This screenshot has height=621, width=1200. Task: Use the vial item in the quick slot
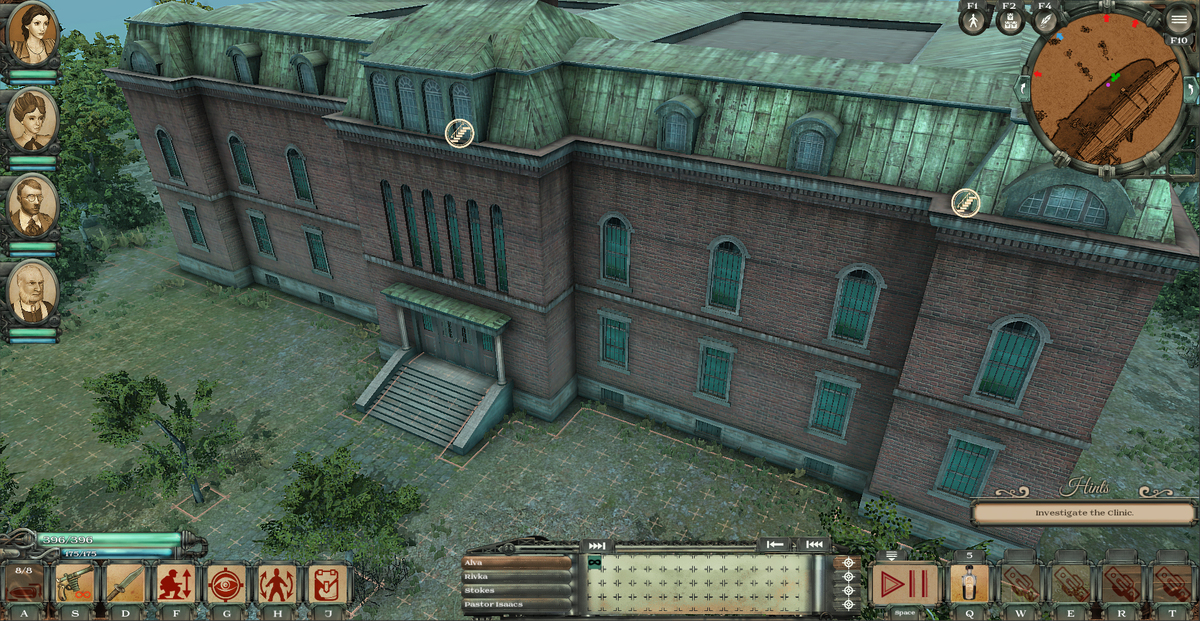[x=968, y=583]
